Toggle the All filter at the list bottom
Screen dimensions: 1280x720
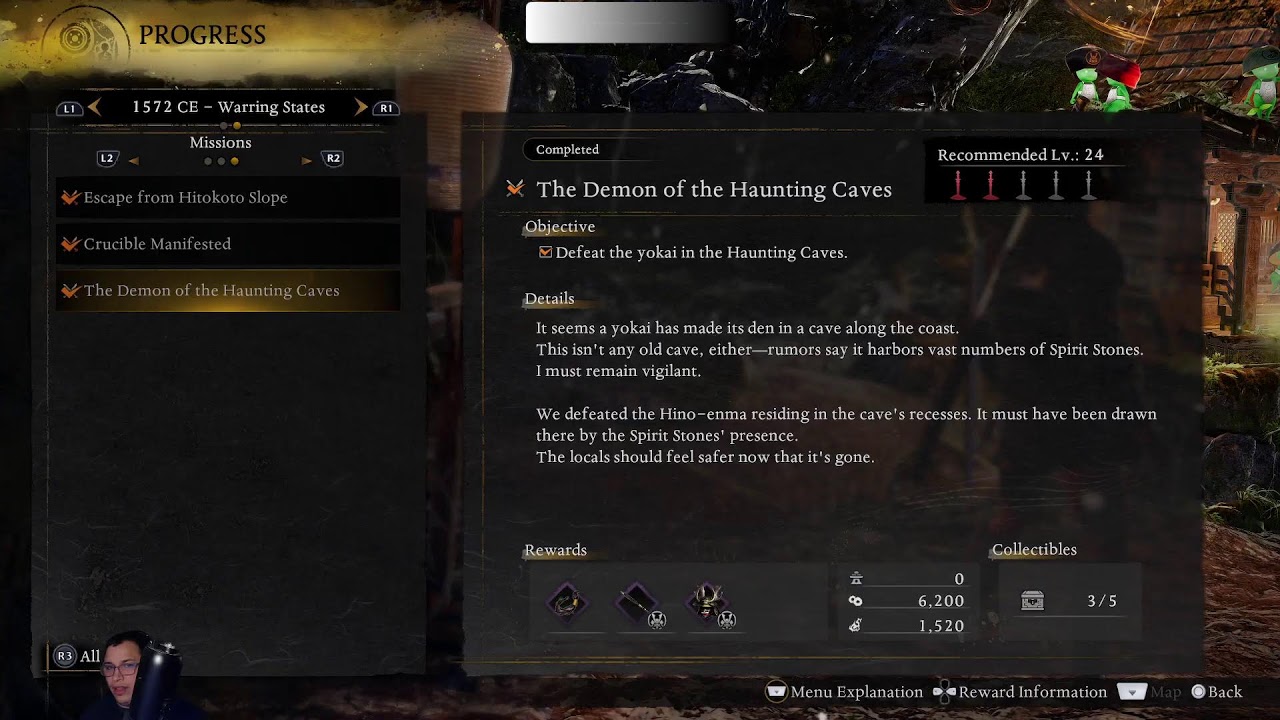[78, 656]
